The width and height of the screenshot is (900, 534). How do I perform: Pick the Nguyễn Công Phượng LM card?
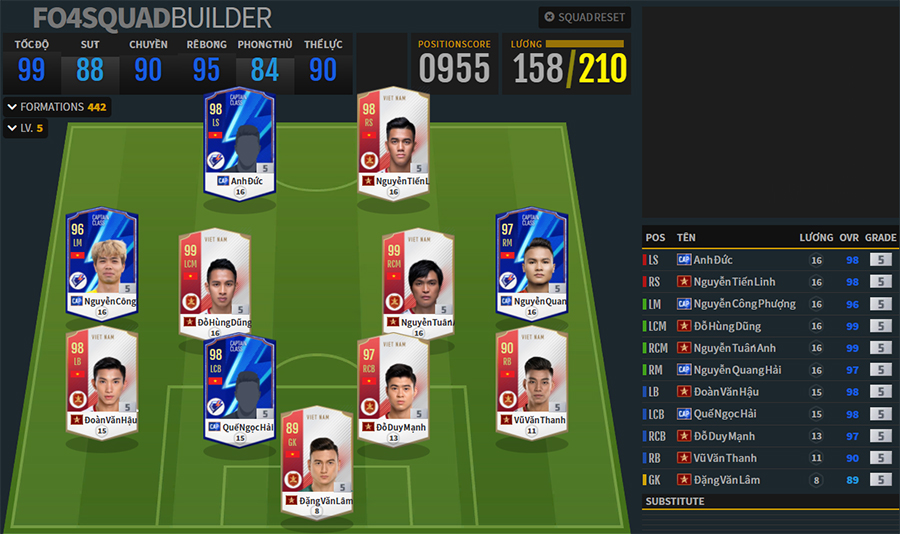(x=101, y=261)
